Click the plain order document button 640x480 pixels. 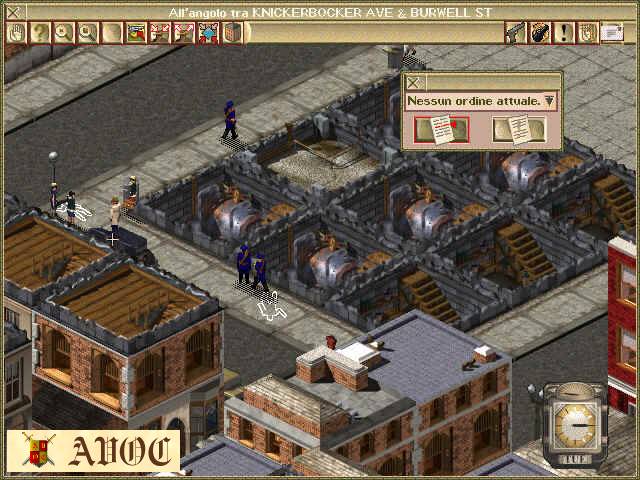point(518,130)
